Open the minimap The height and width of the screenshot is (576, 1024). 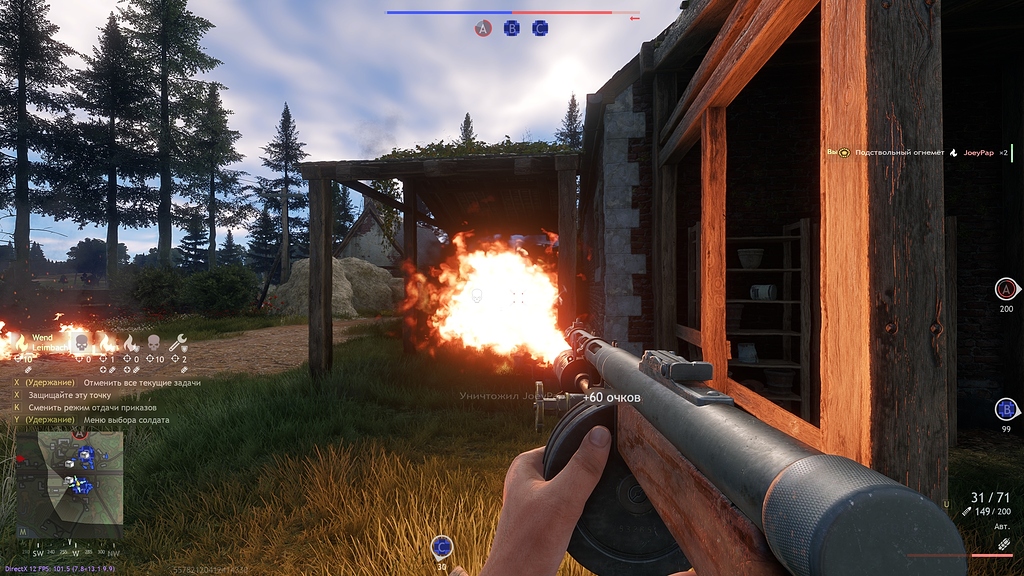[x=70, y=477]
